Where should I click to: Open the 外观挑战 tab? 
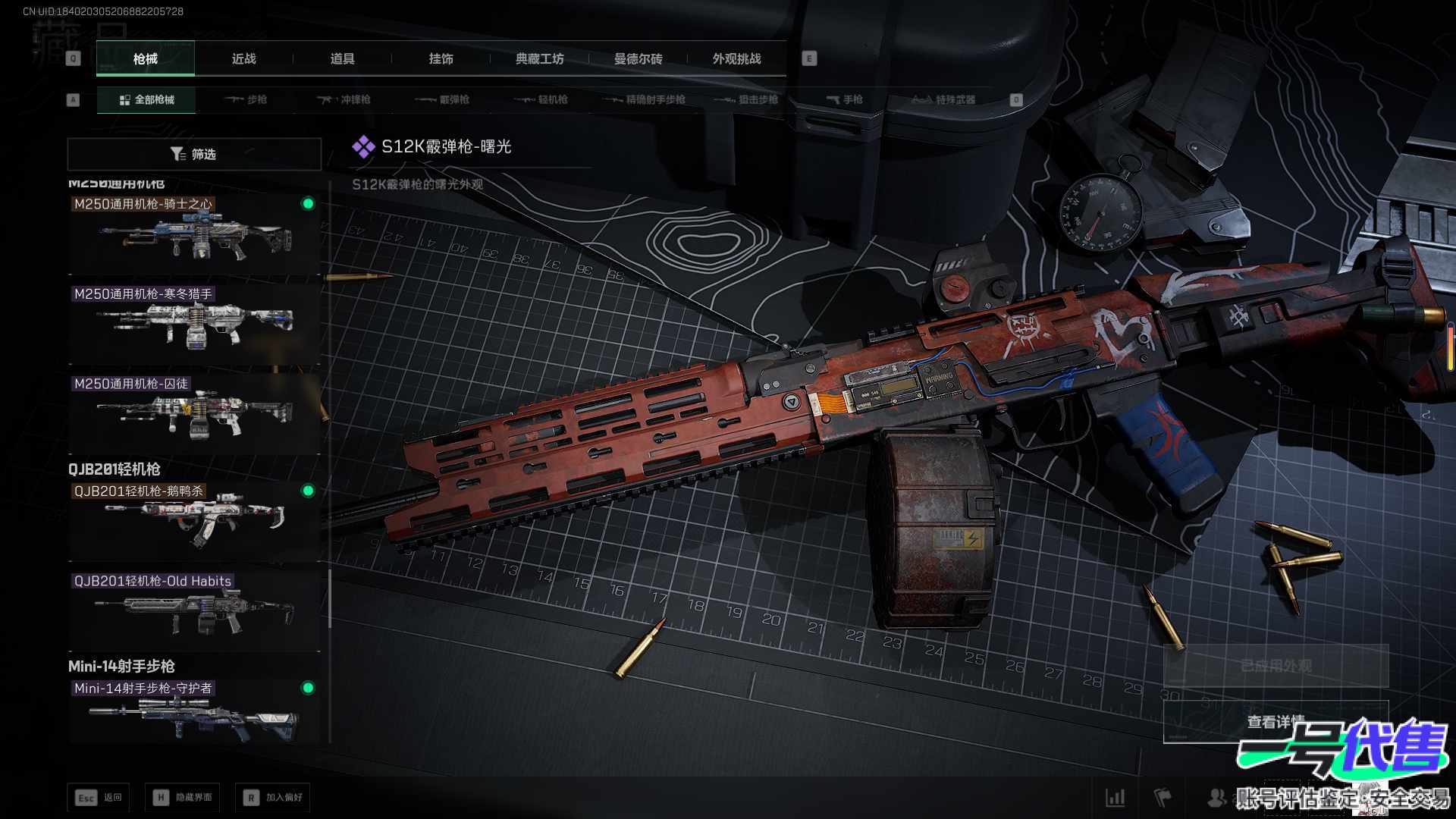[x=736, y=59]
